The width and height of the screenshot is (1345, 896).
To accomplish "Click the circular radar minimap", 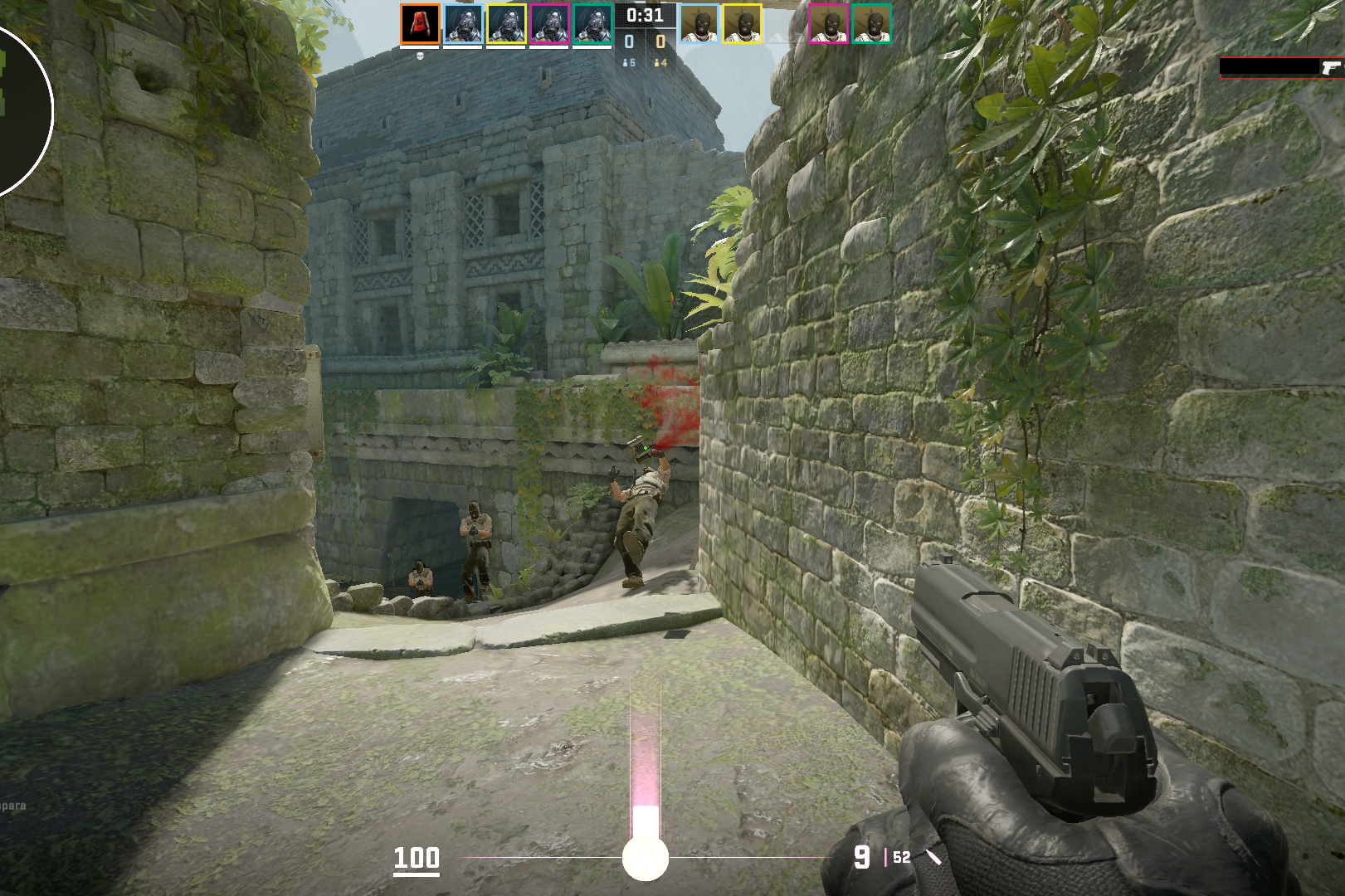I will click(x=17, y=108).
